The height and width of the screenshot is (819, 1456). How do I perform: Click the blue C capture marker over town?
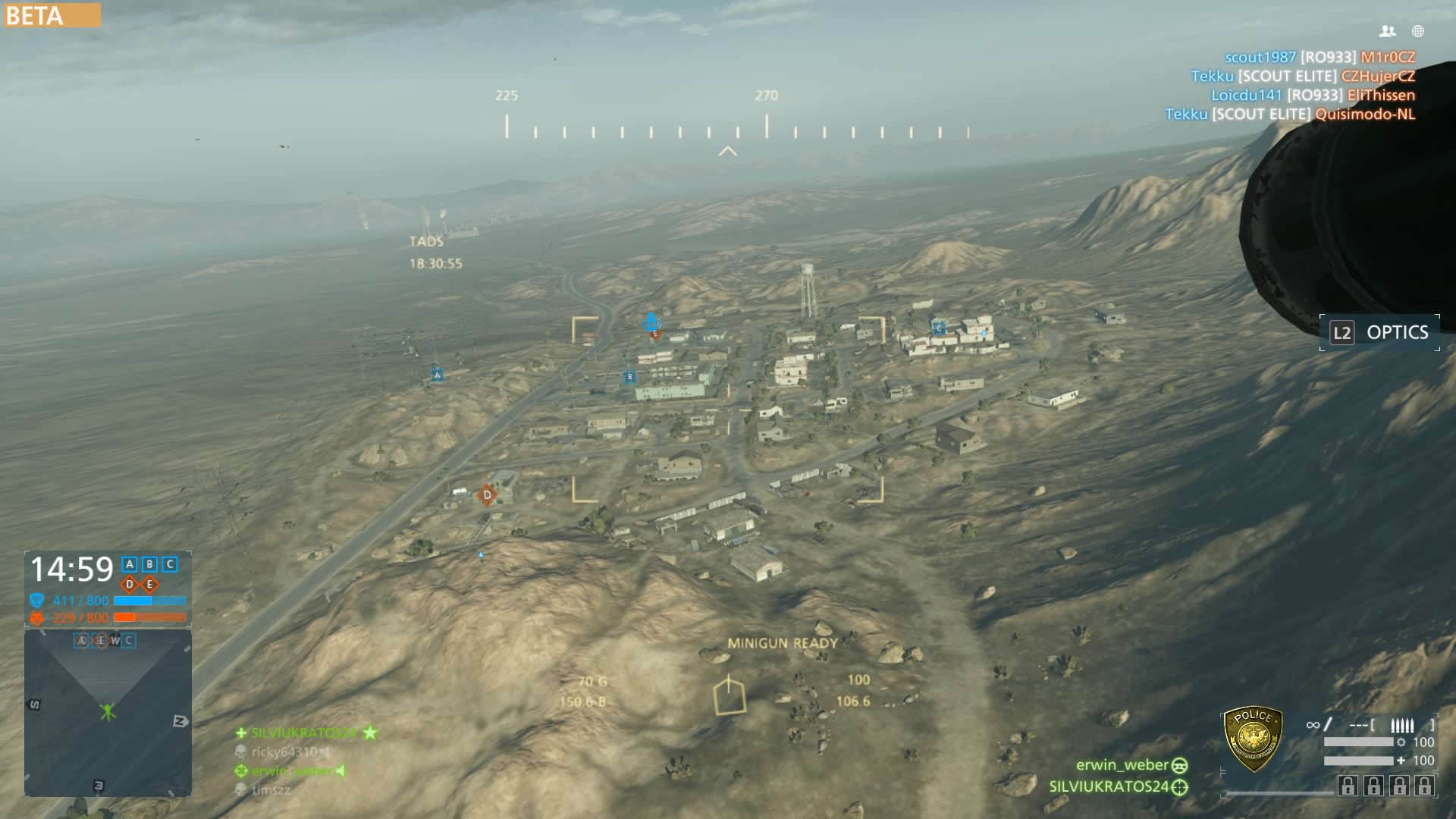click(939, 328)
